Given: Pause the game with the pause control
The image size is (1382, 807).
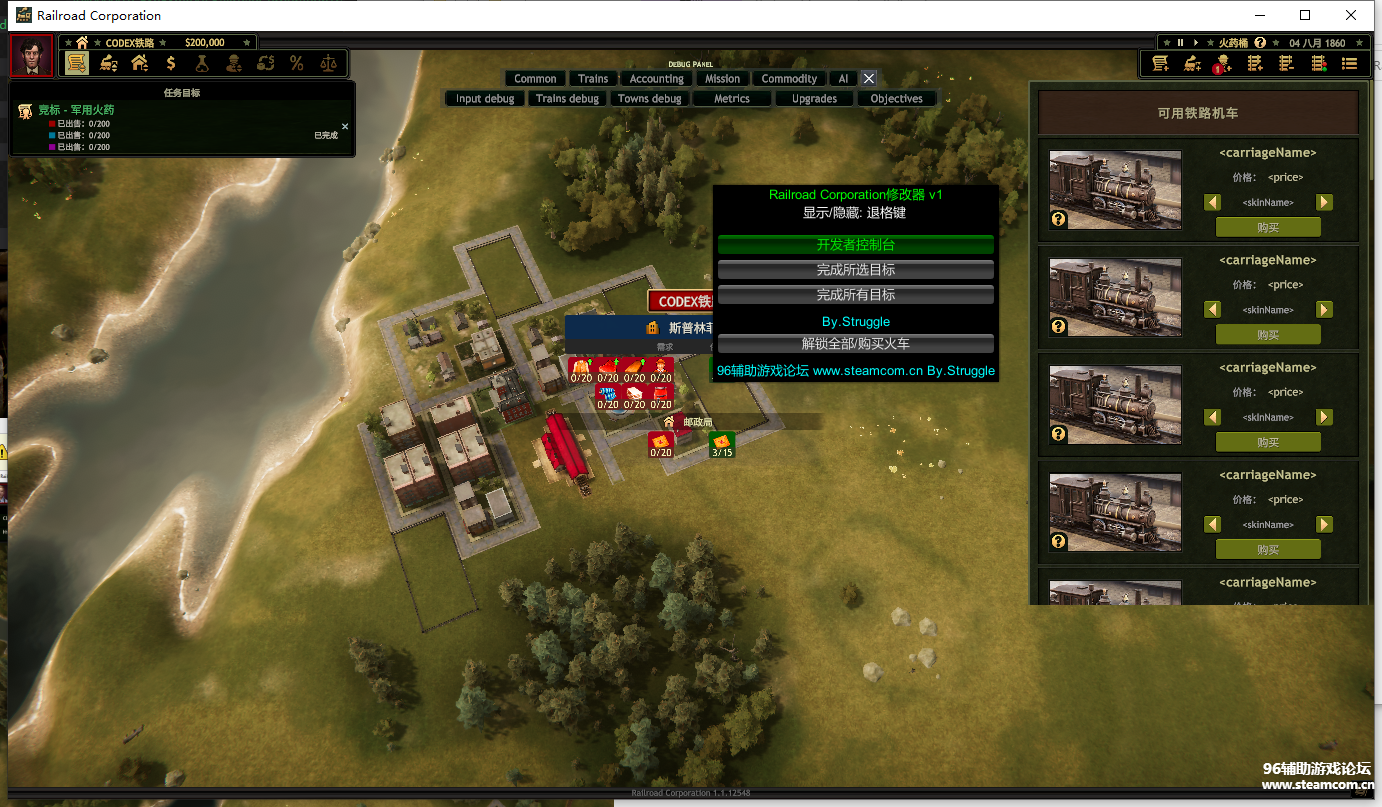Looking at the screenshot, I should (x=1180, y=43).
